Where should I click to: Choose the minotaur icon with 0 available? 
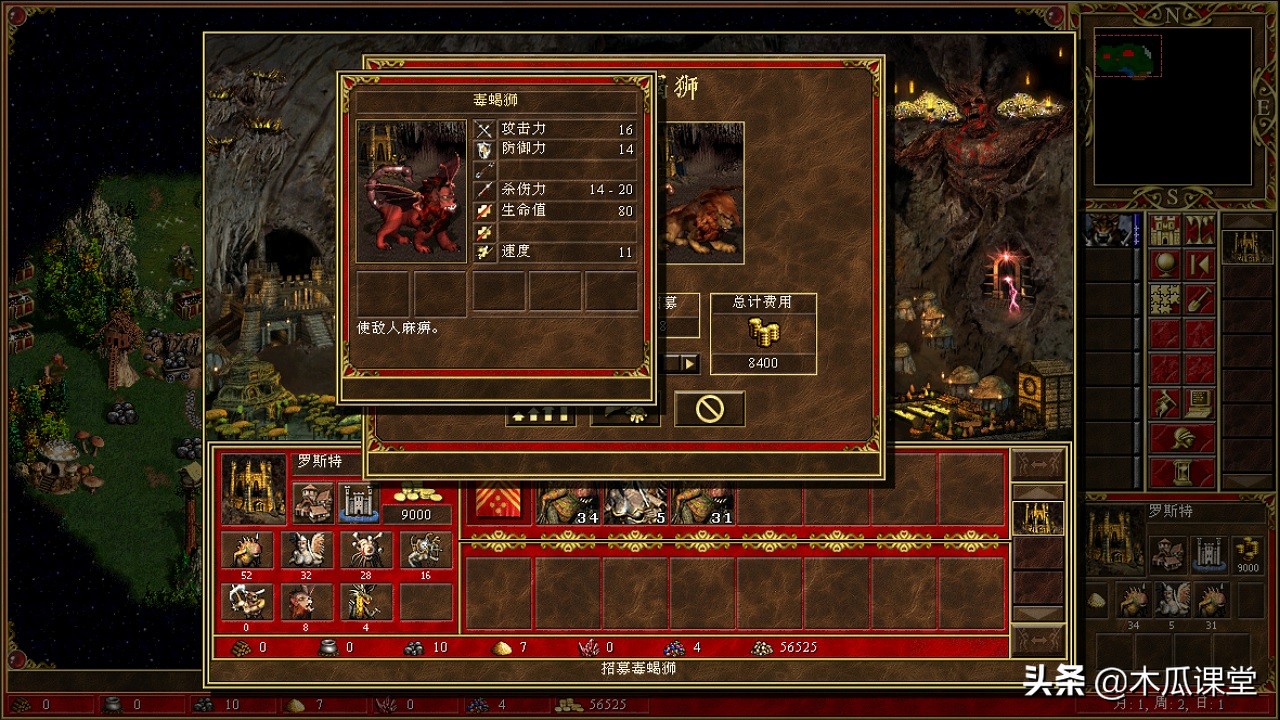[x=246, y=601]
